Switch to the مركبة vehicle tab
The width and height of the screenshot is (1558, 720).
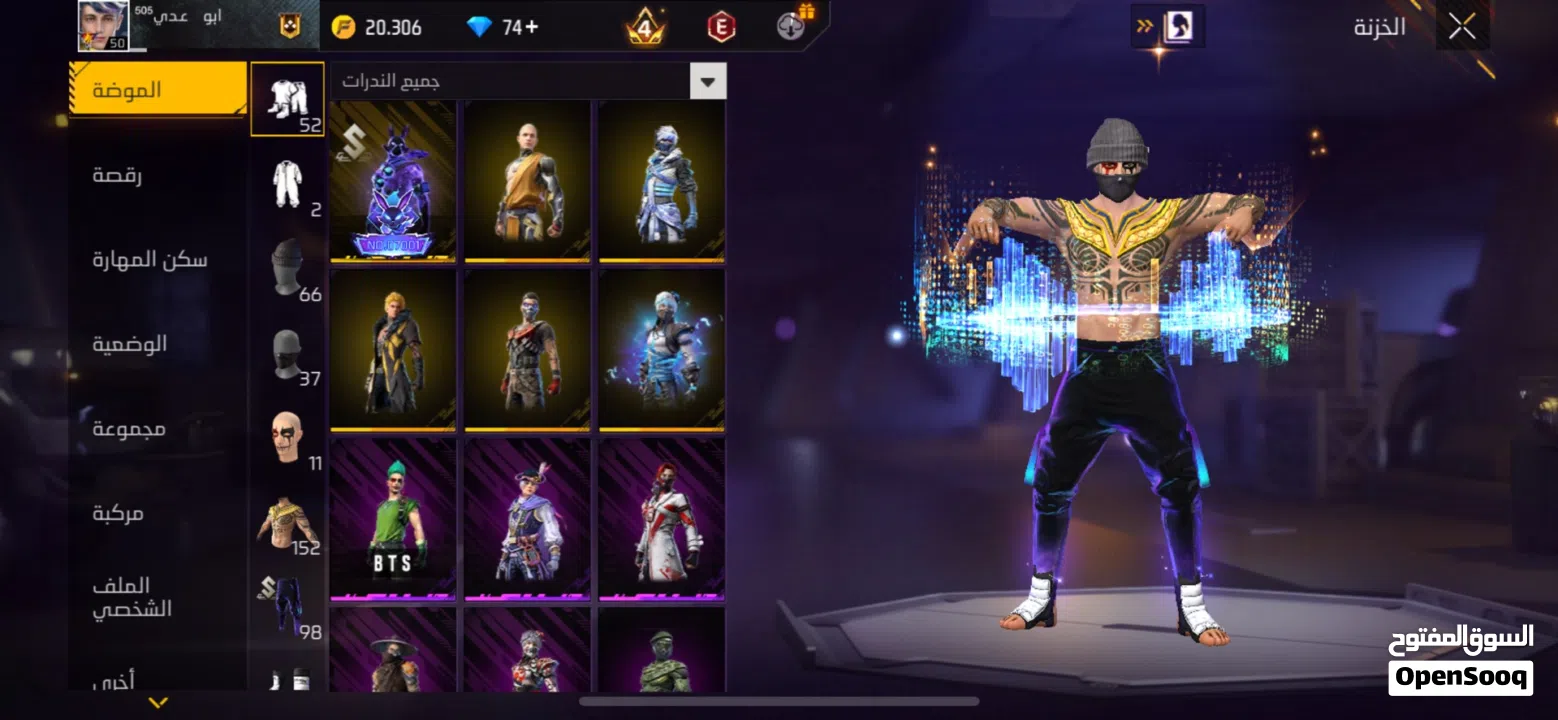click(118, 513)
